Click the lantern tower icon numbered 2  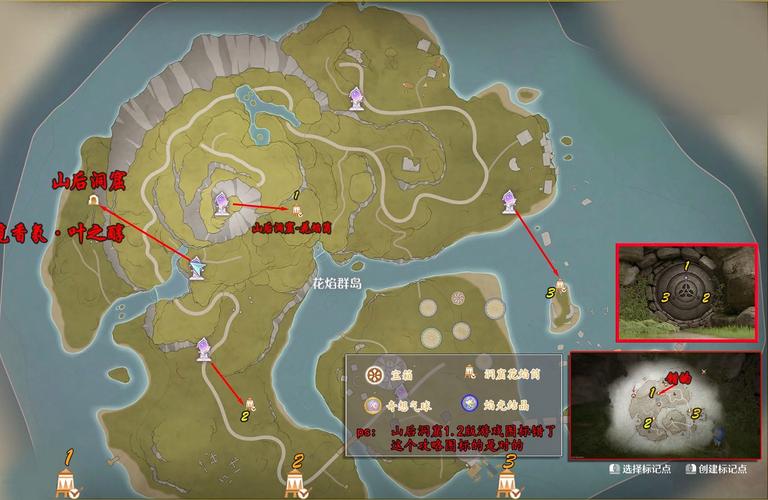296,483
